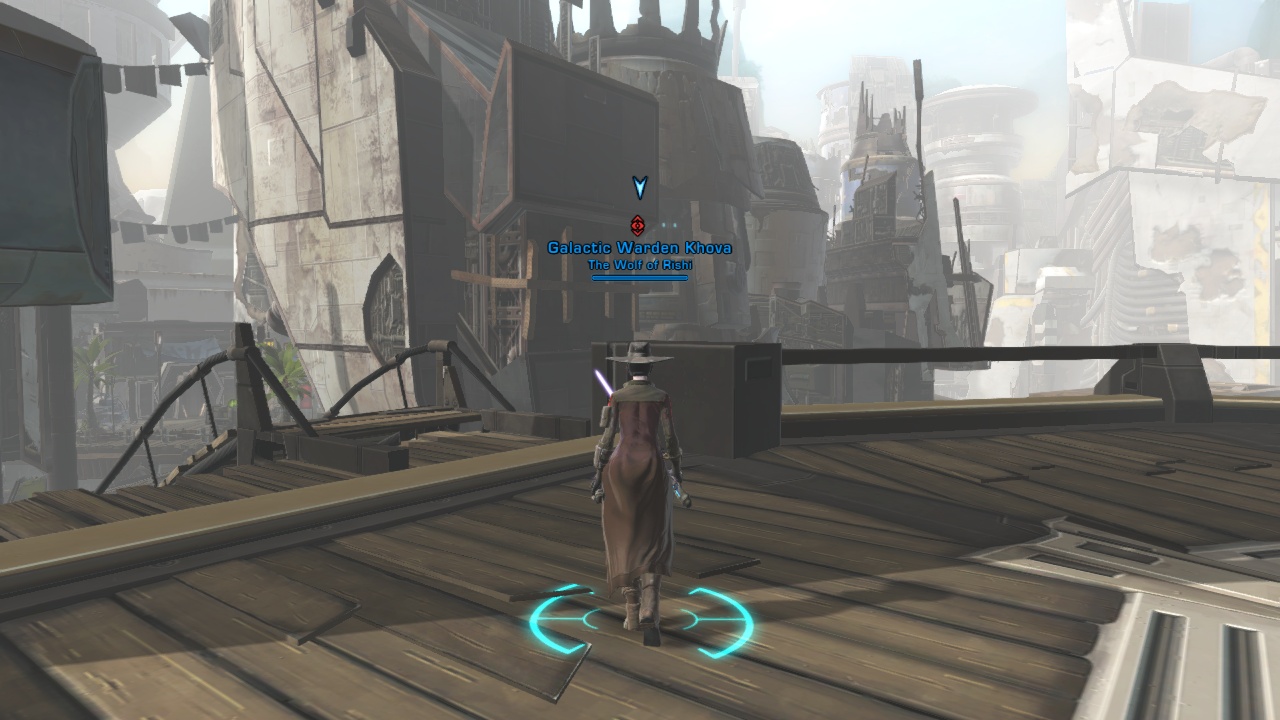Image resolution: width=1280 pixels, height=720 pixels.
Task: Select the Galactic Warden Khova nameplate
Action: (639, 248)
